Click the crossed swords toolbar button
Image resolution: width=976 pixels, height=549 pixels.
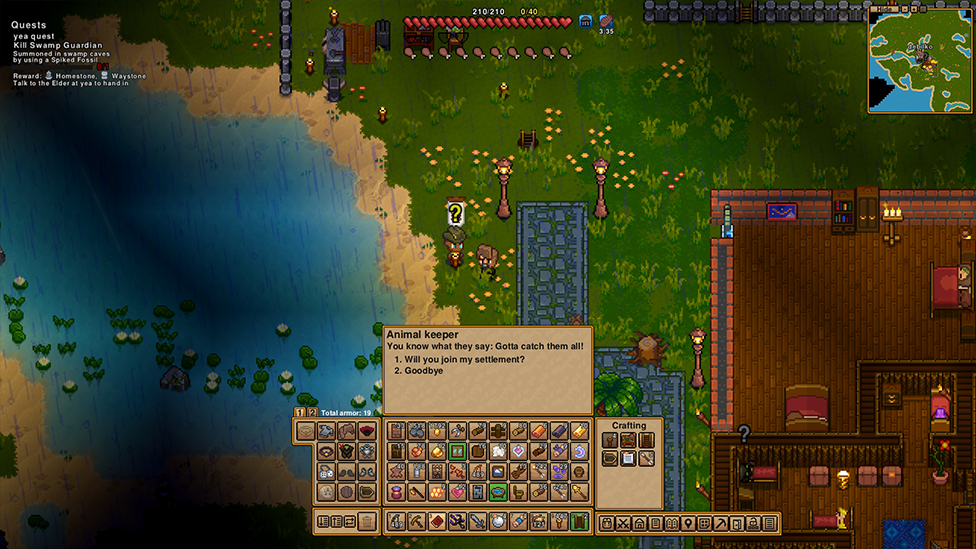click(623, 523)
